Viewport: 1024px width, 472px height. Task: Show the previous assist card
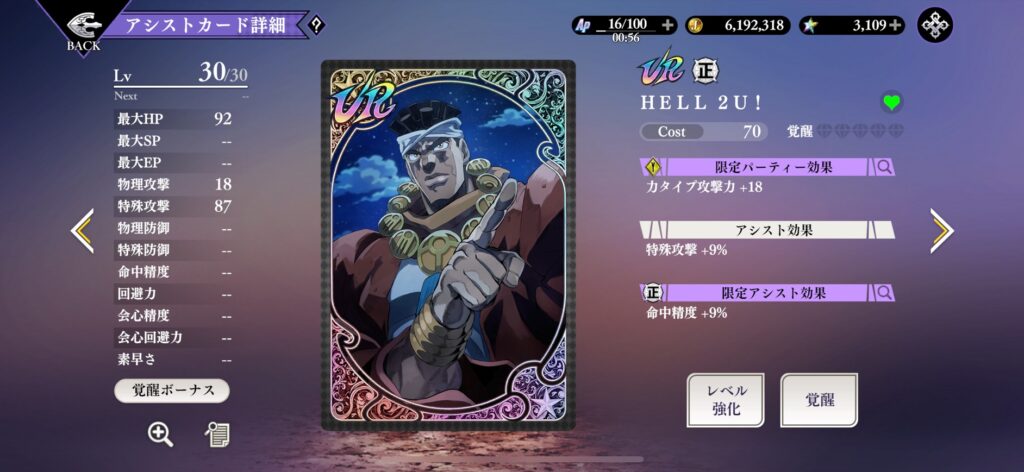point(82,231)
